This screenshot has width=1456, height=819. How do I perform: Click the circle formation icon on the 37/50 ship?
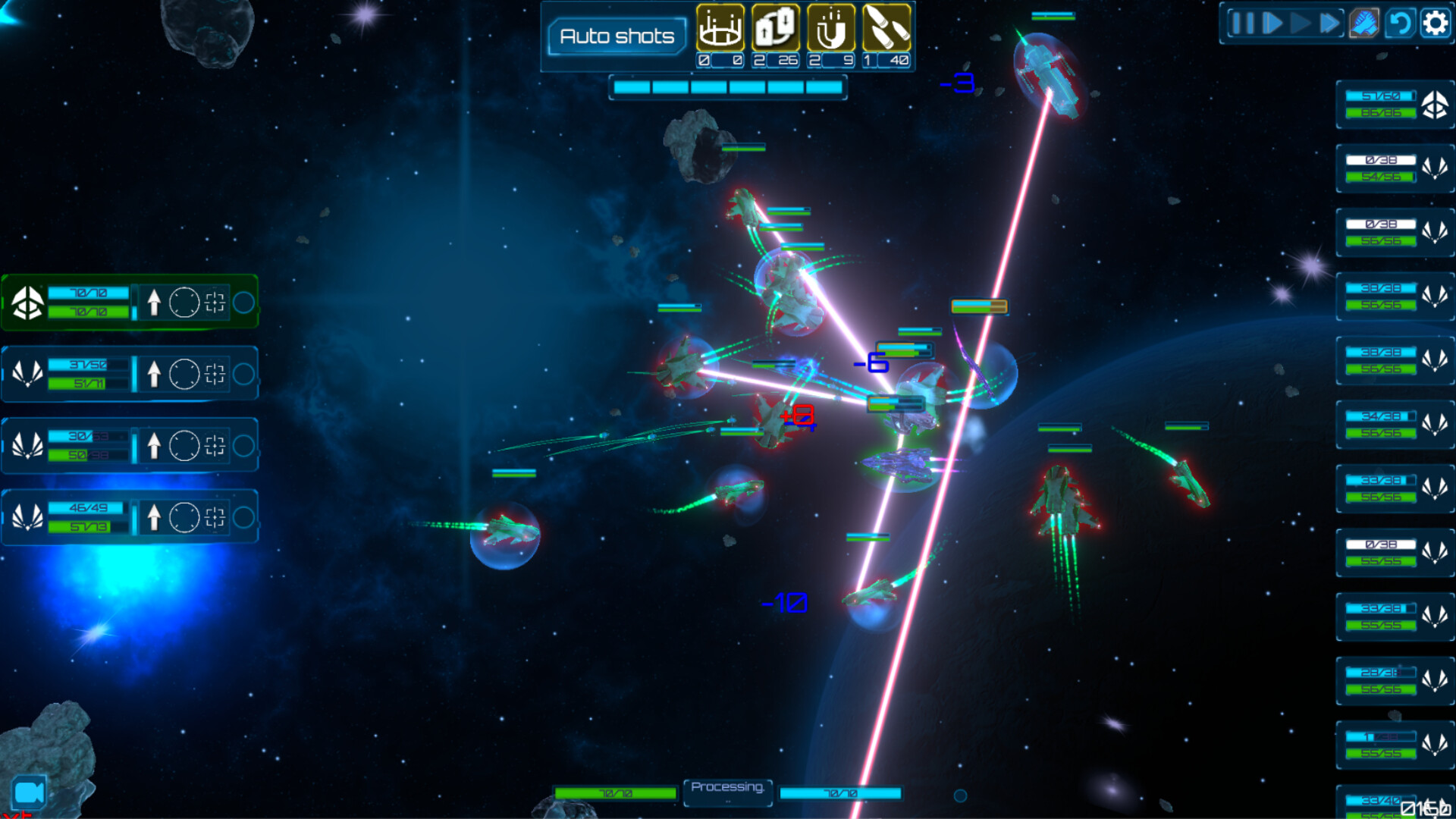[184, 374]
